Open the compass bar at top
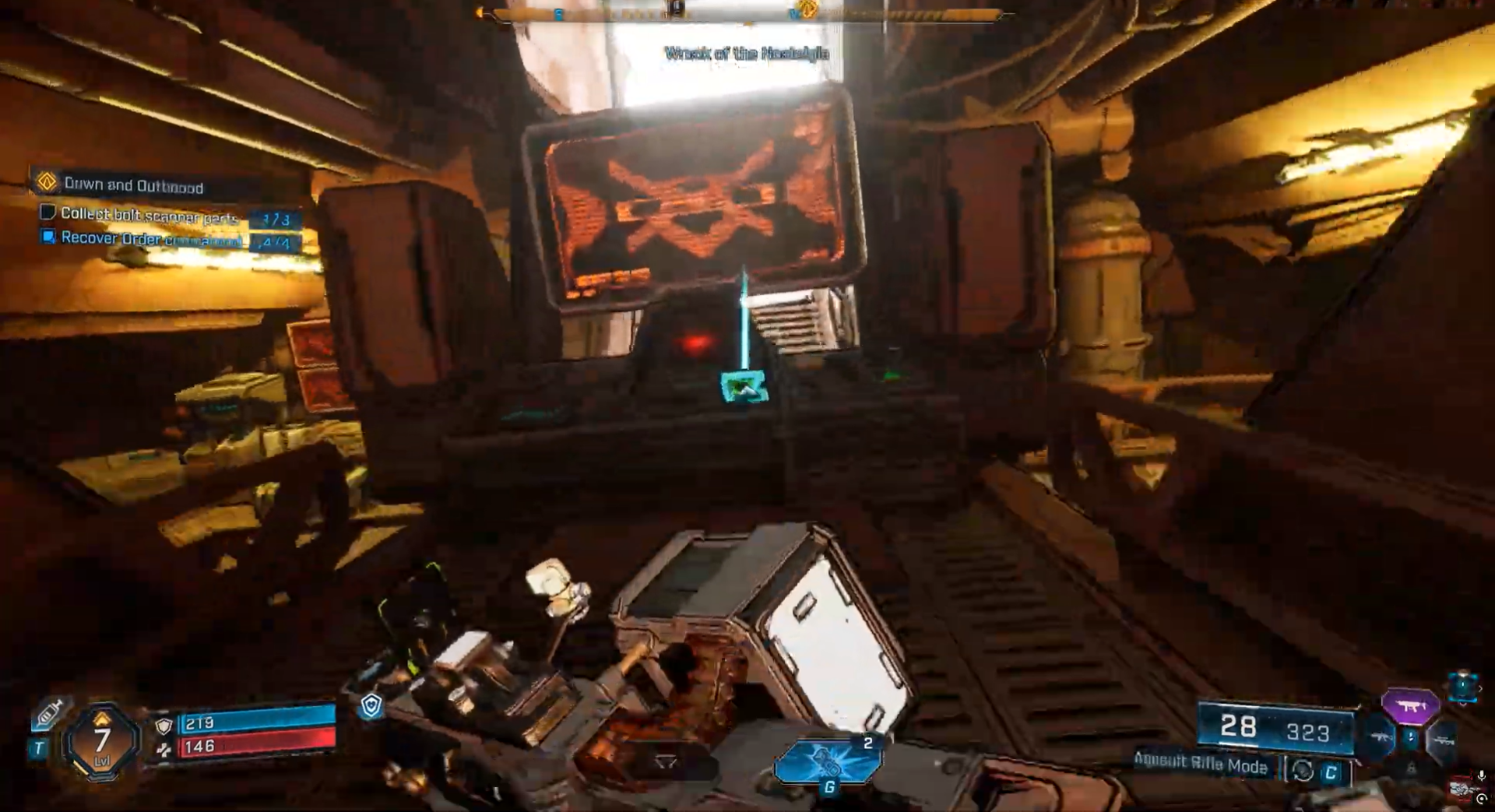The image size is (1495, 812). 746,13
